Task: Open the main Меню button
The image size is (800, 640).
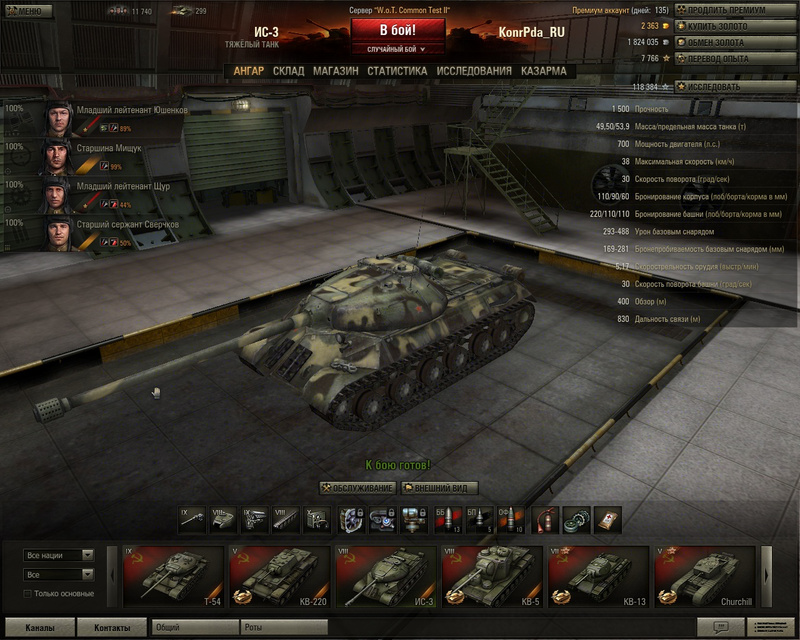Action: coord(27,11)
